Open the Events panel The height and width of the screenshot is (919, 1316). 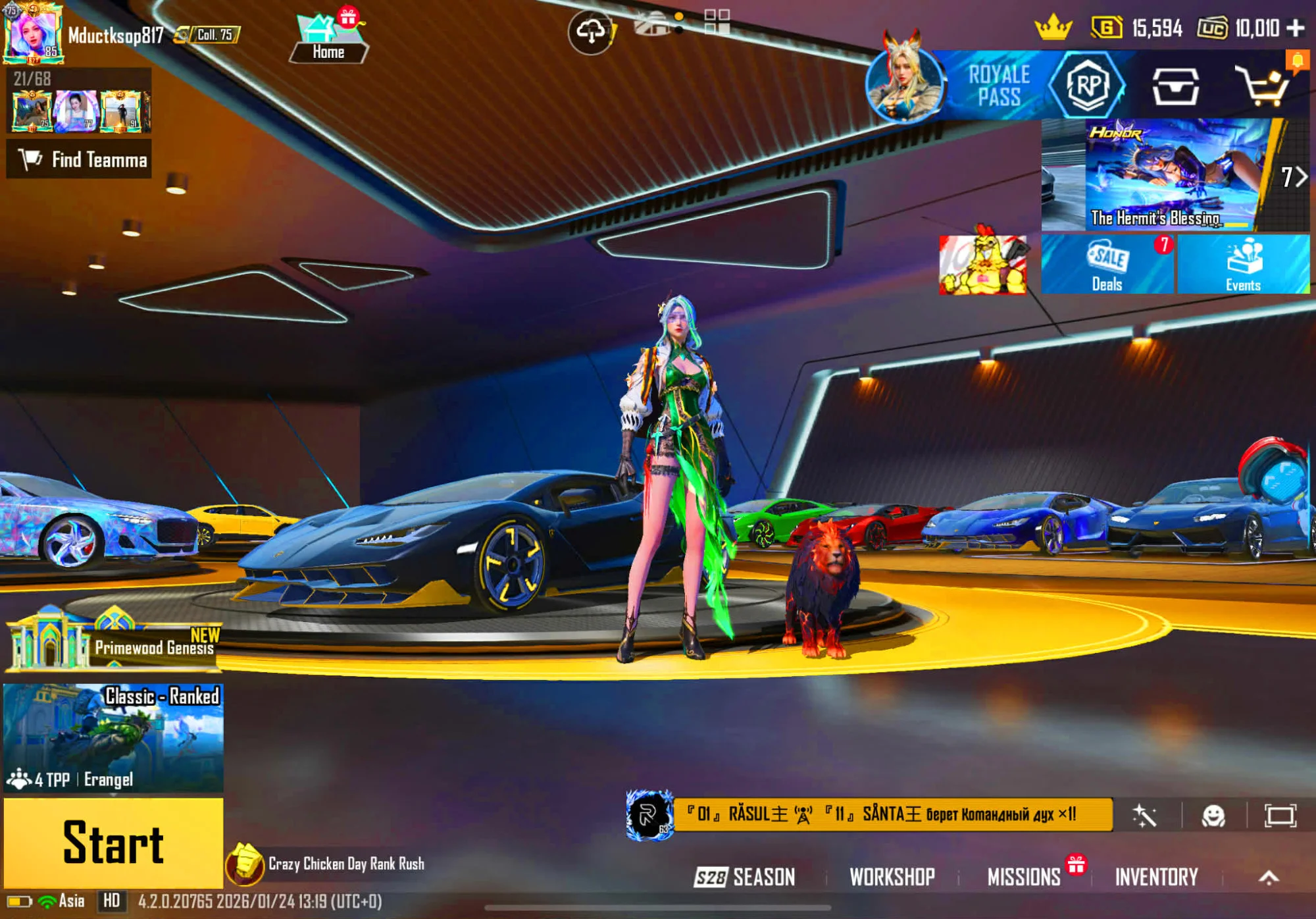tap(1243, 265)
